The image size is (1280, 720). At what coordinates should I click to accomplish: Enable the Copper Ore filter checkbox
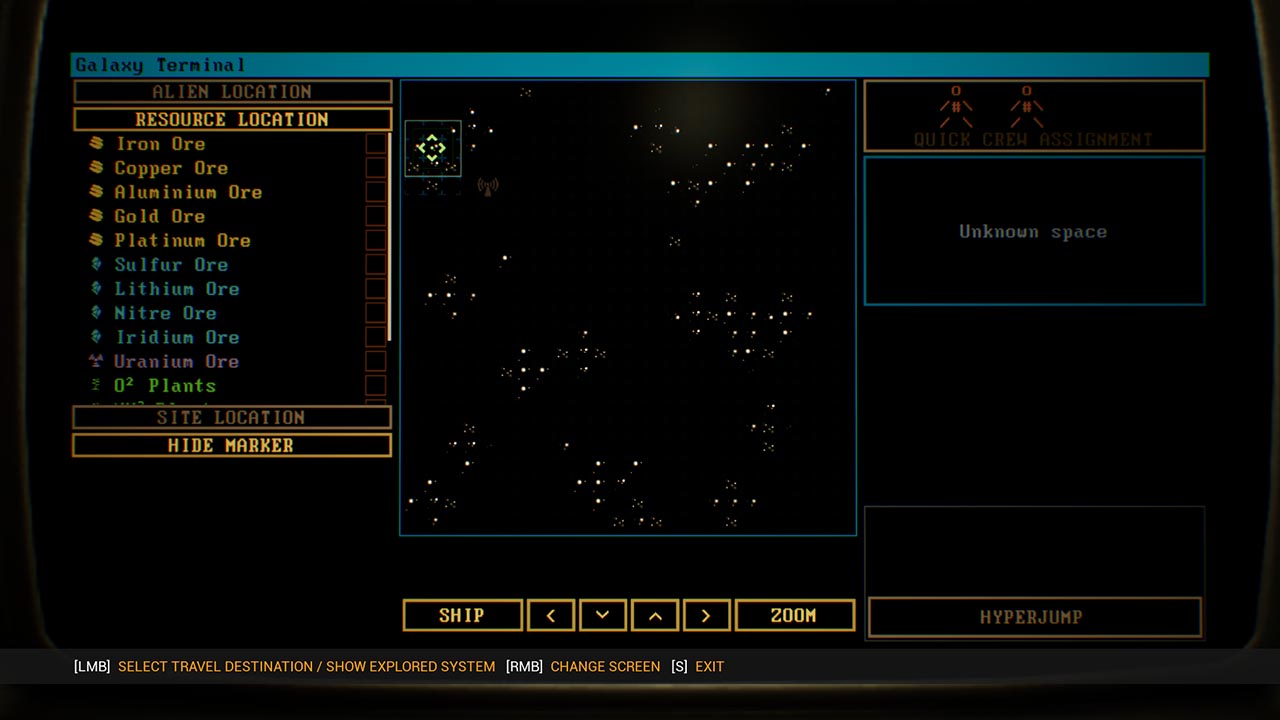[375, 168]
